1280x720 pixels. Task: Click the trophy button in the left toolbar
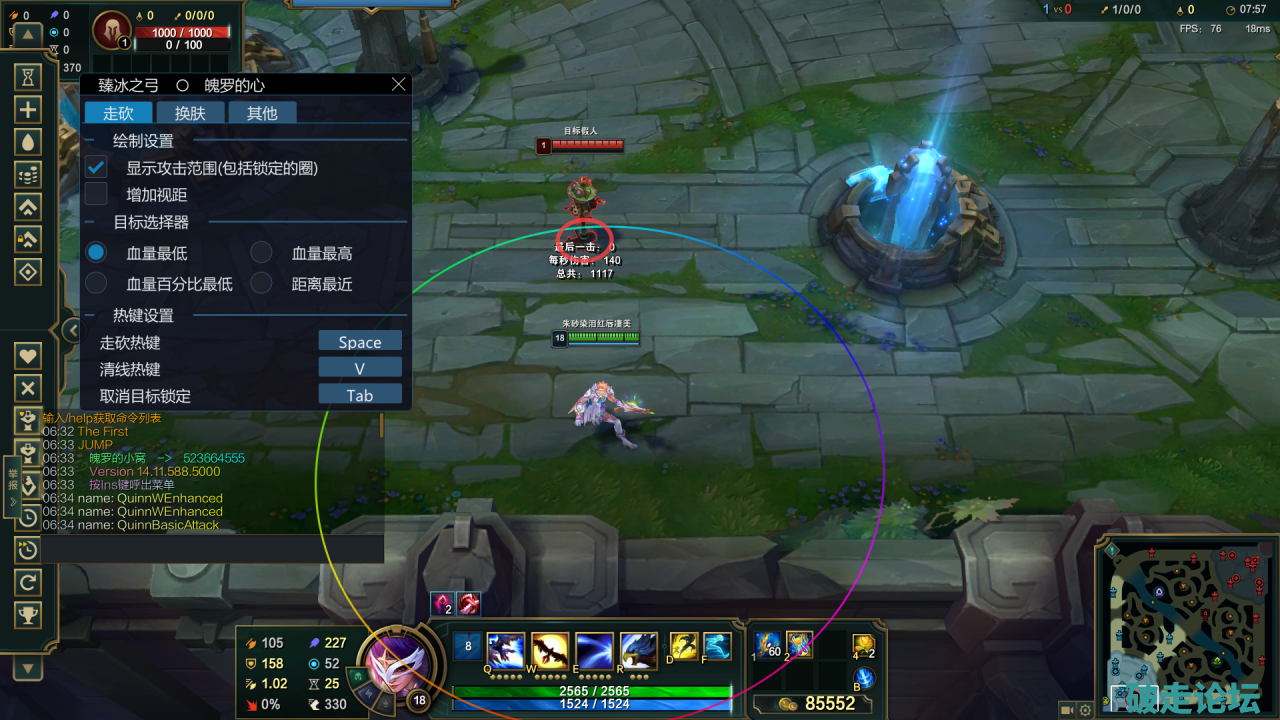point(27,614)
